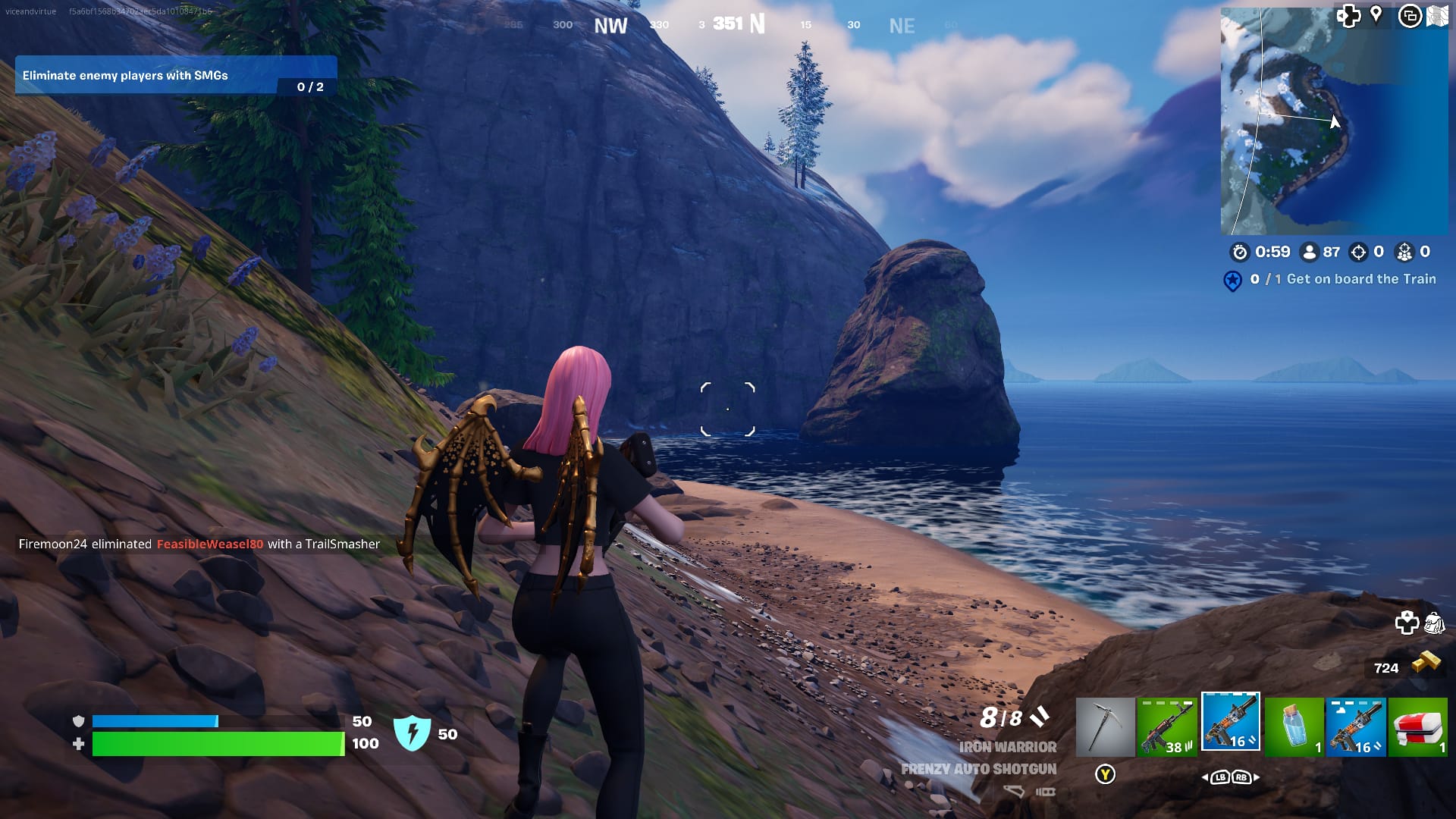
Task: Click the map pin icon above the minimap
Action: [1377, 15]
